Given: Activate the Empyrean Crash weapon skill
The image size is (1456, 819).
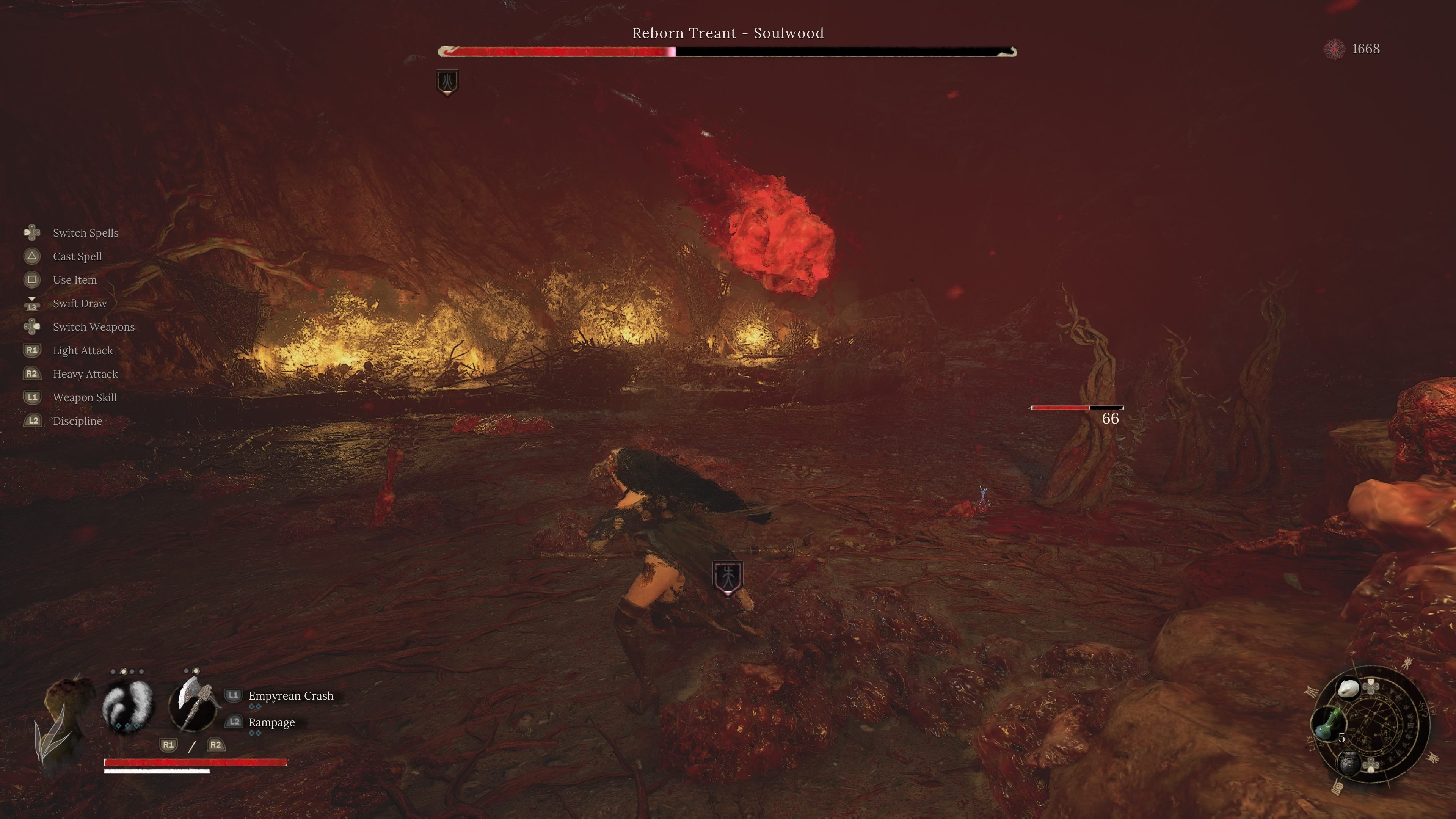Looking at the screenshot, I should [x=290, y=696].
